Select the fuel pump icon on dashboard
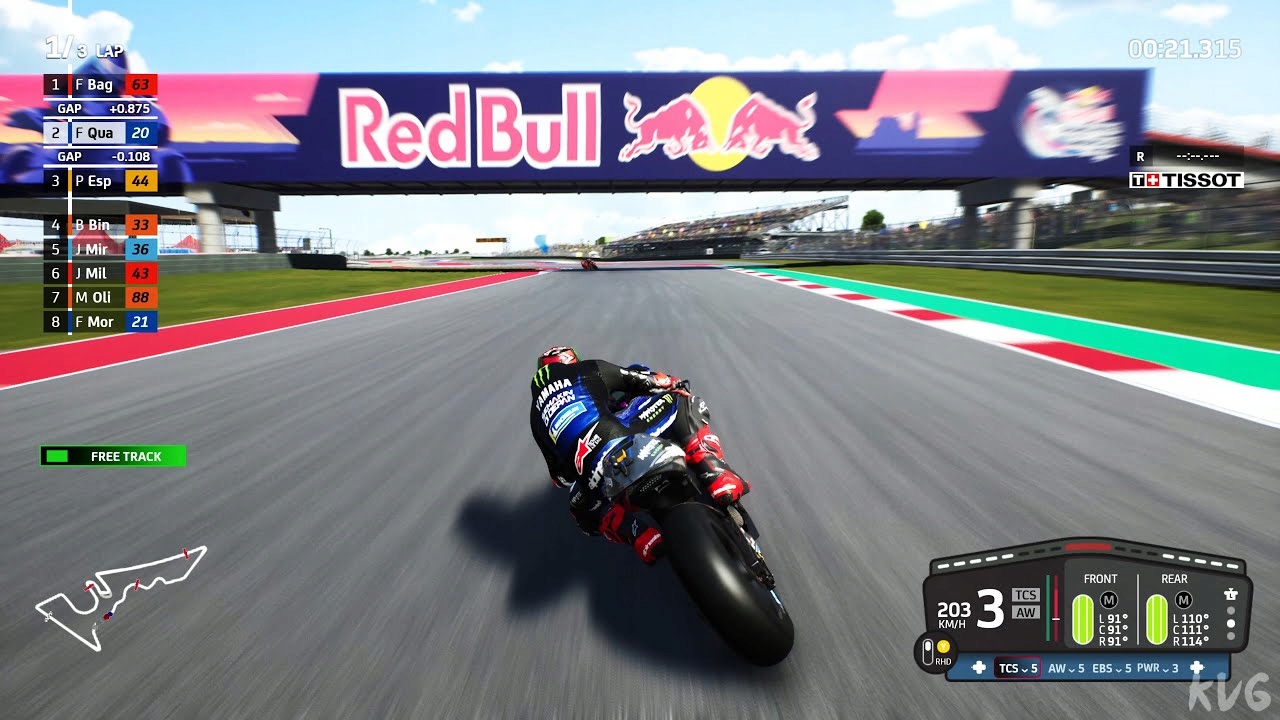 (1231, 594)
